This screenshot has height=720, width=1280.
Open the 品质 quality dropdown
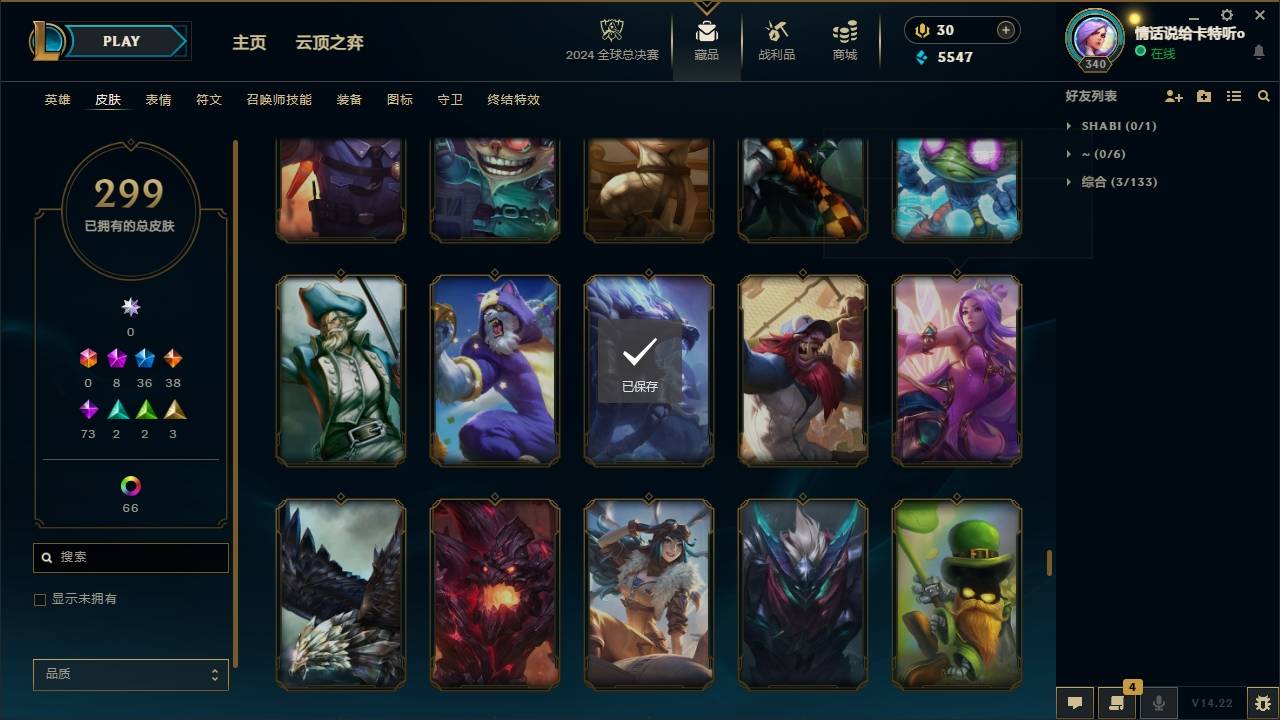(x=130, y=674)
